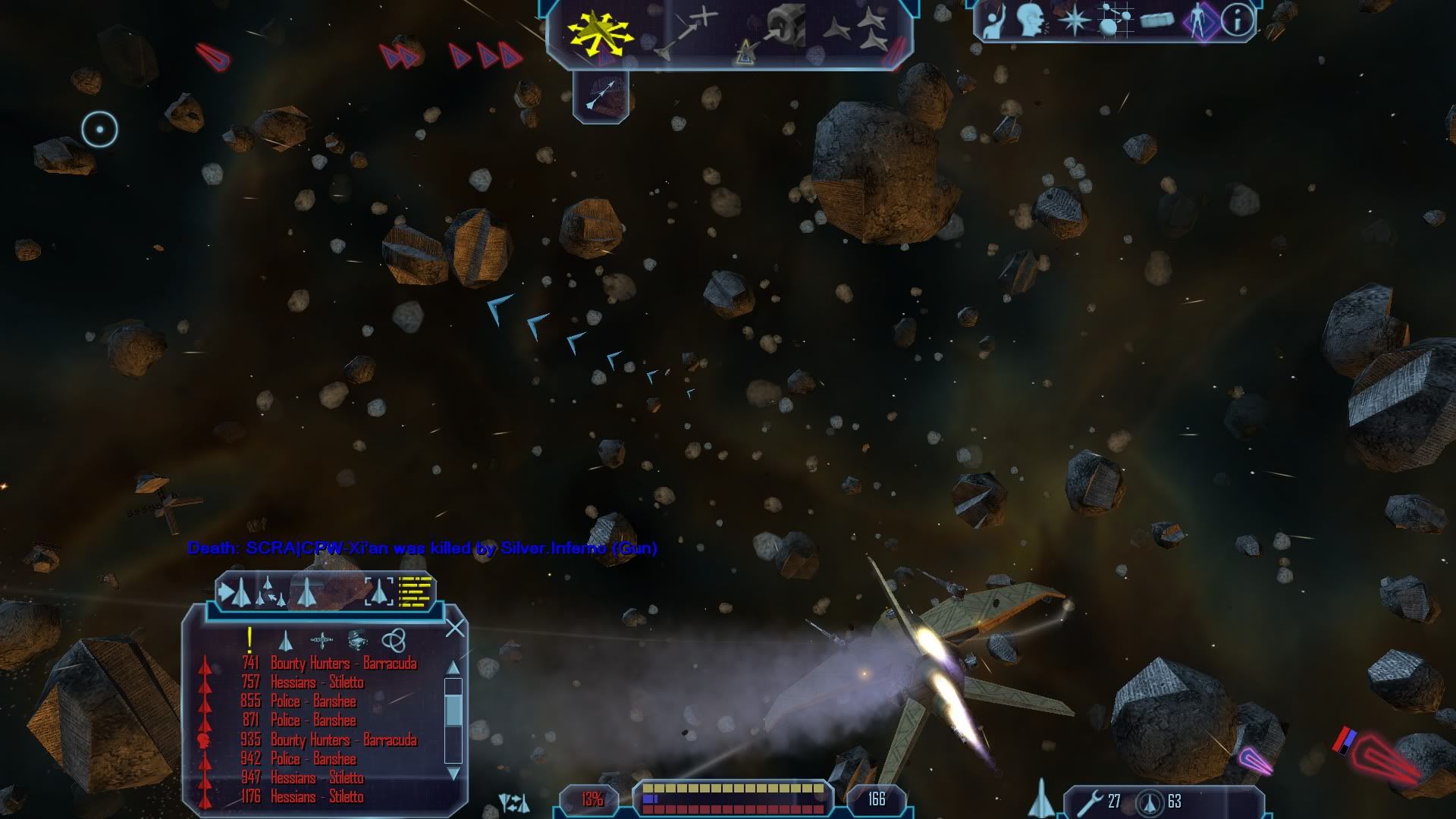Open the planets-on-grid map icon
Screen dimensions: 1456x819
coord(1114,20)
